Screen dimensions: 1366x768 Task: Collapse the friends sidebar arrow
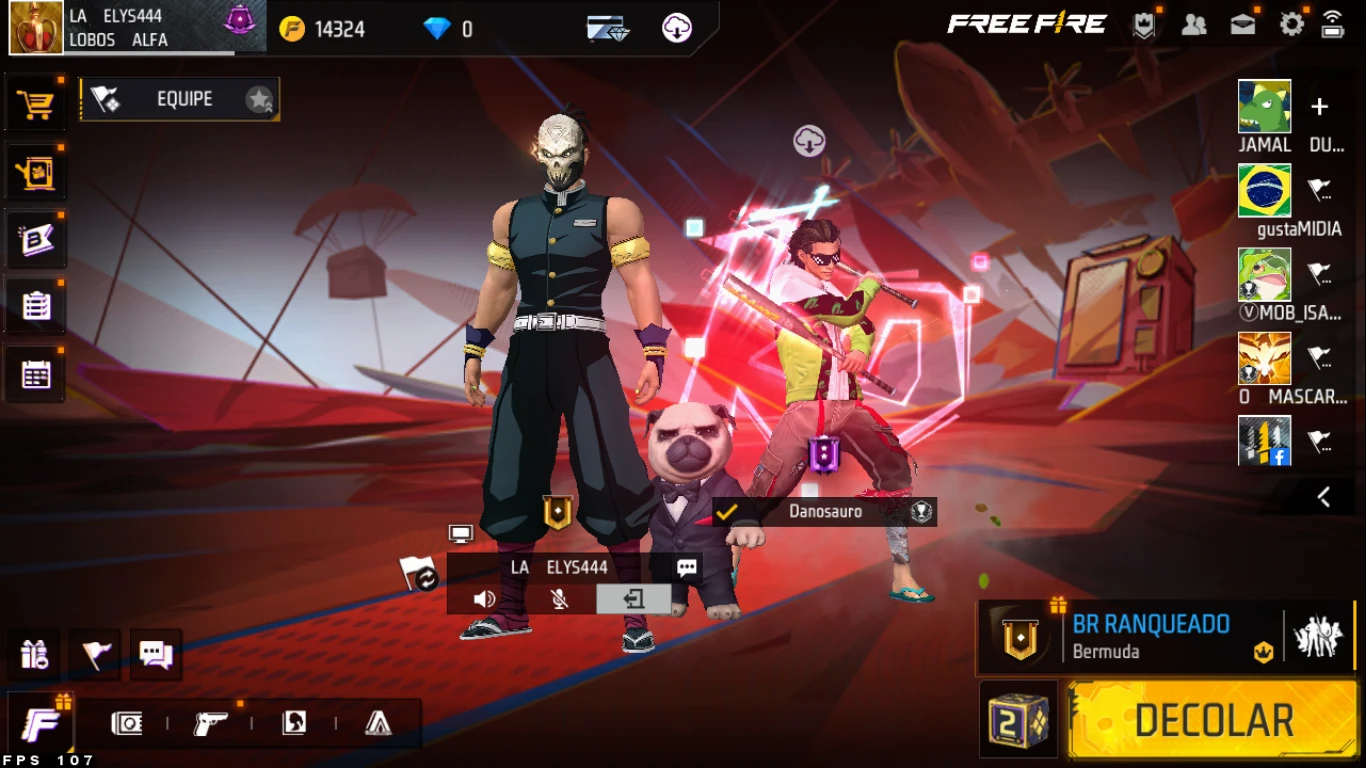pos(1324,497)
